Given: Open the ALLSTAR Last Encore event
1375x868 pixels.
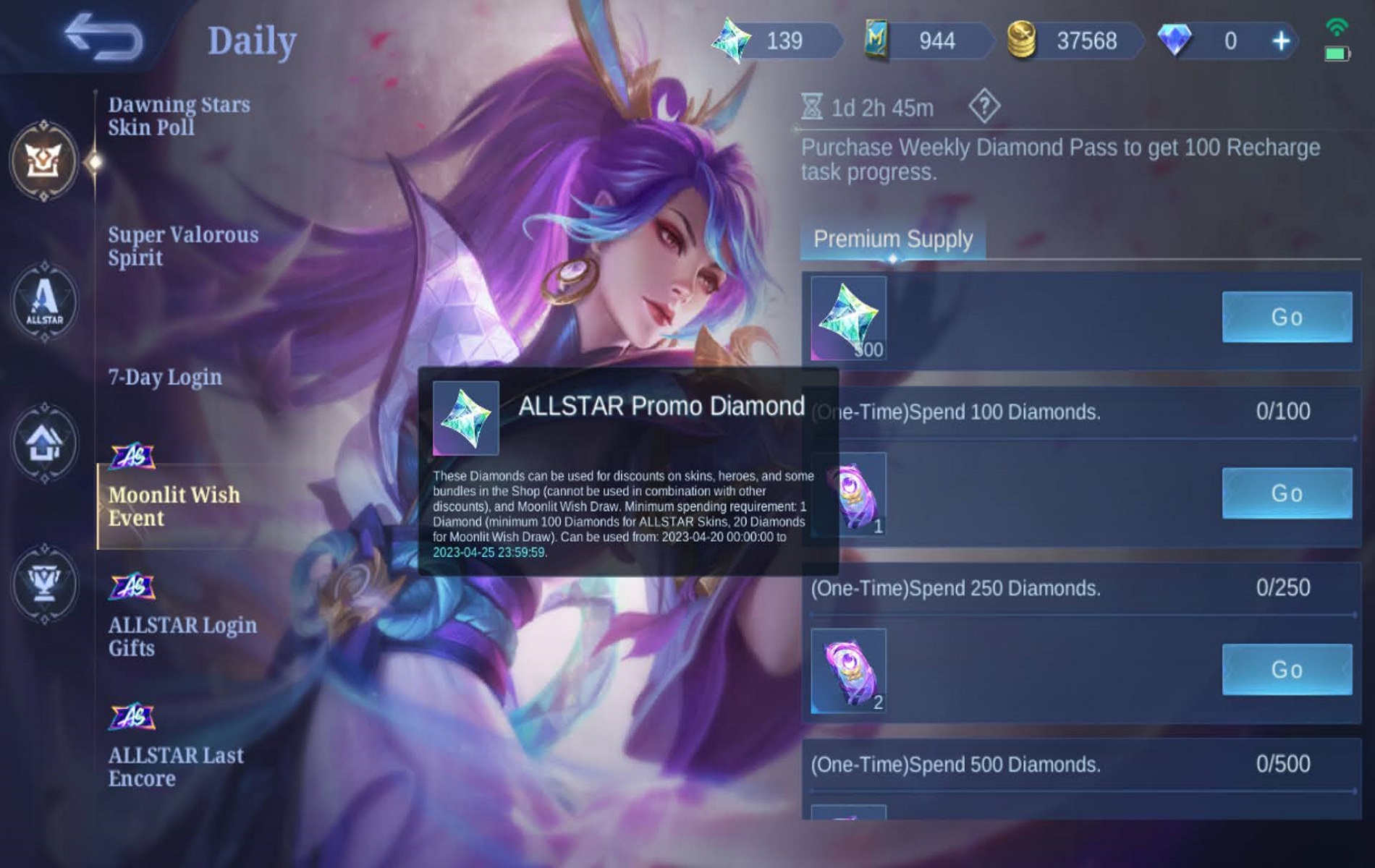Looking at the screenshot, I should 176,766.
